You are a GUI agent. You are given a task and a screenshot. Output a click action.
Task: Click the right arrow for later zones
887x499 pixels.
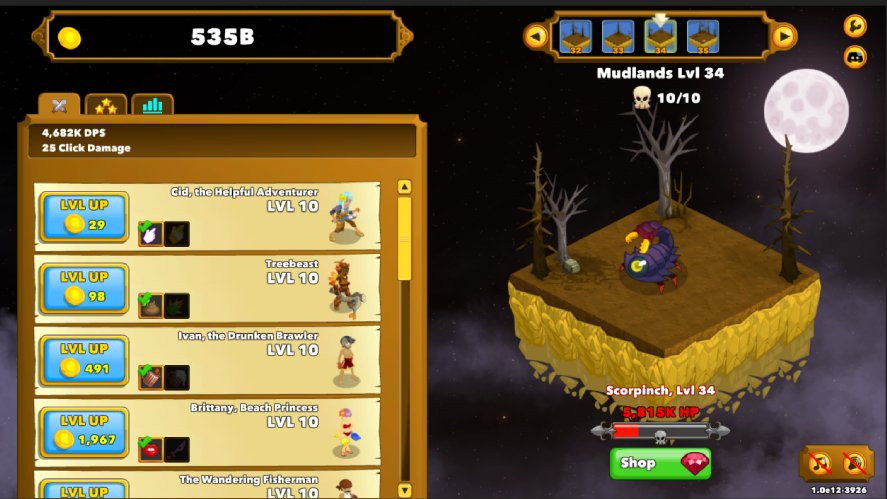(x=784, y=37)
